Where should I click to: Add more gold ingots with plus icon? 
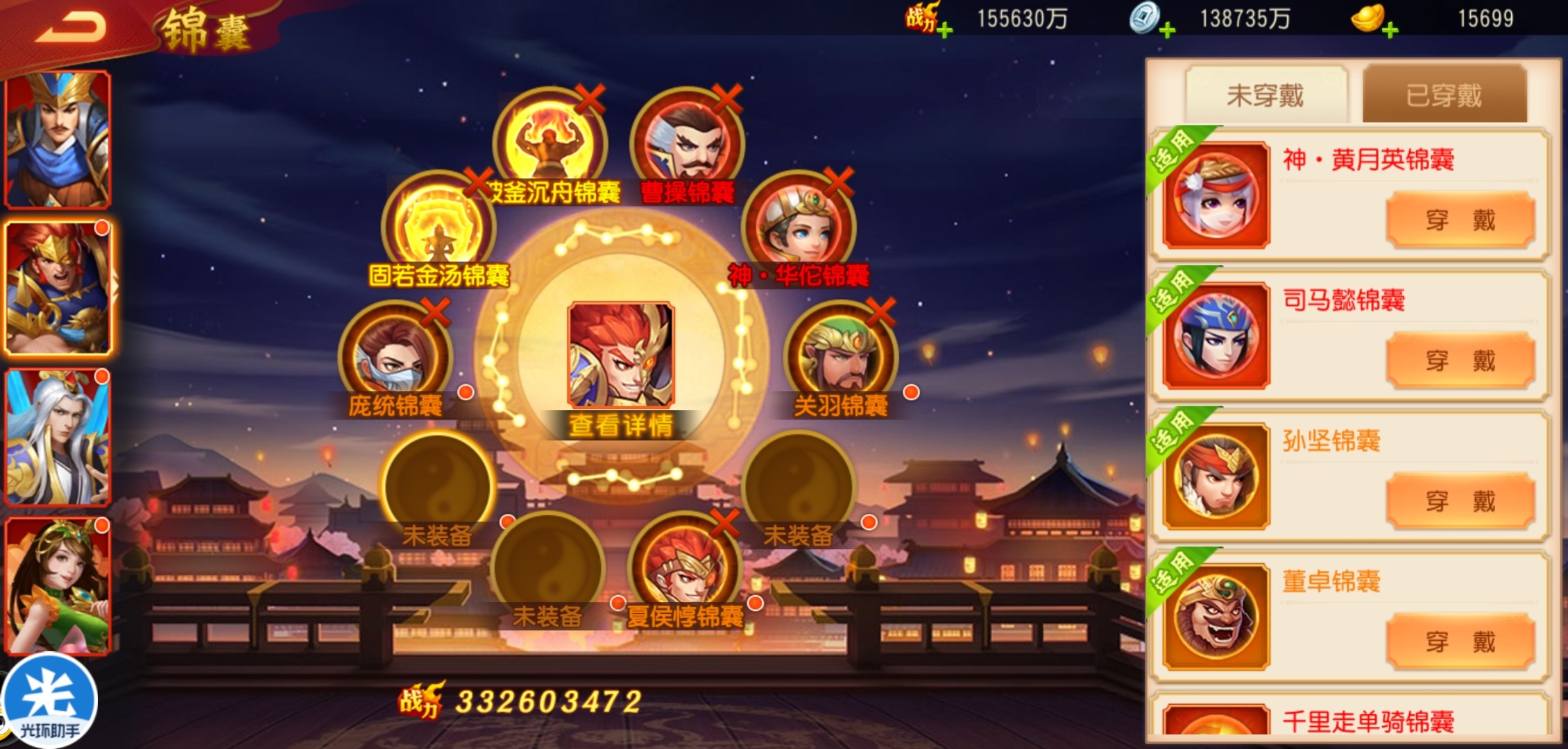click(x=1390, y=30)
